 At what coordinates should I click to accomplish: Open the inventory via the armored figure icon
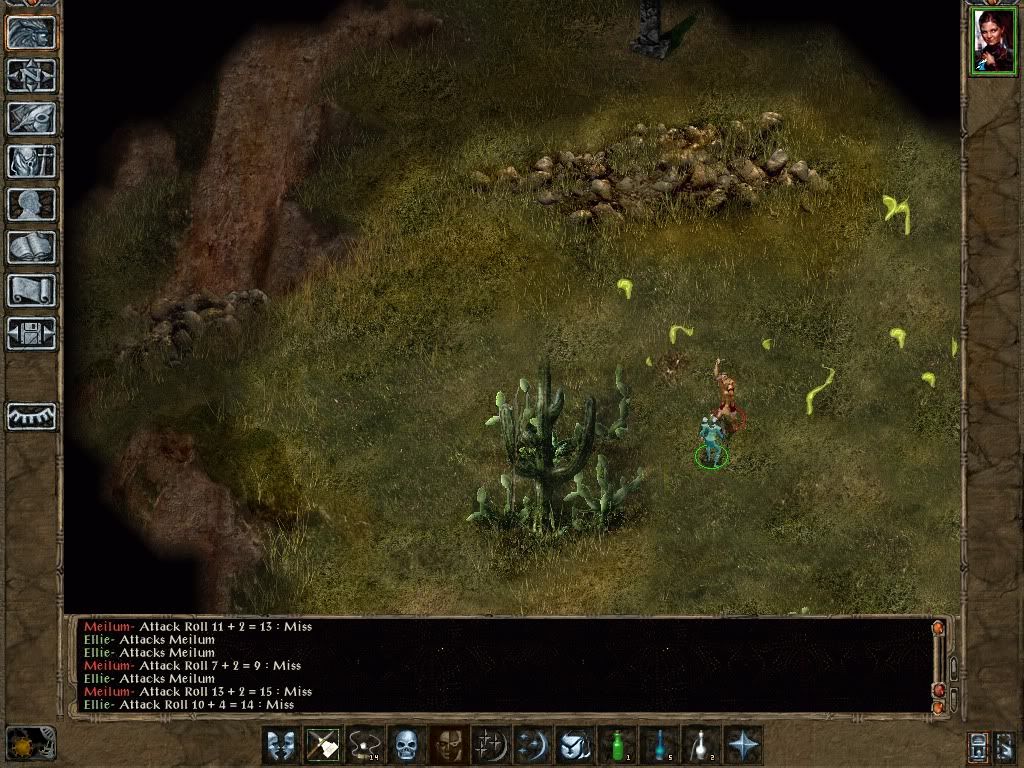(x=32, y=161)
